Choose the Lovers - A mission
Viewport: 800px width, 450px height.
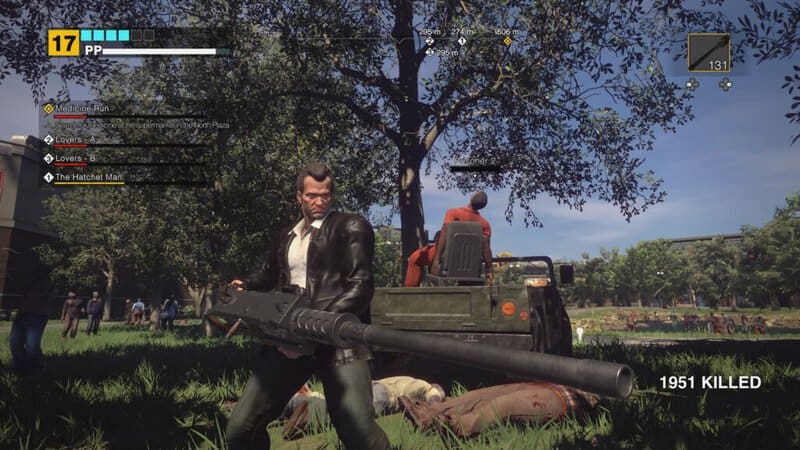tap(76, 140)
